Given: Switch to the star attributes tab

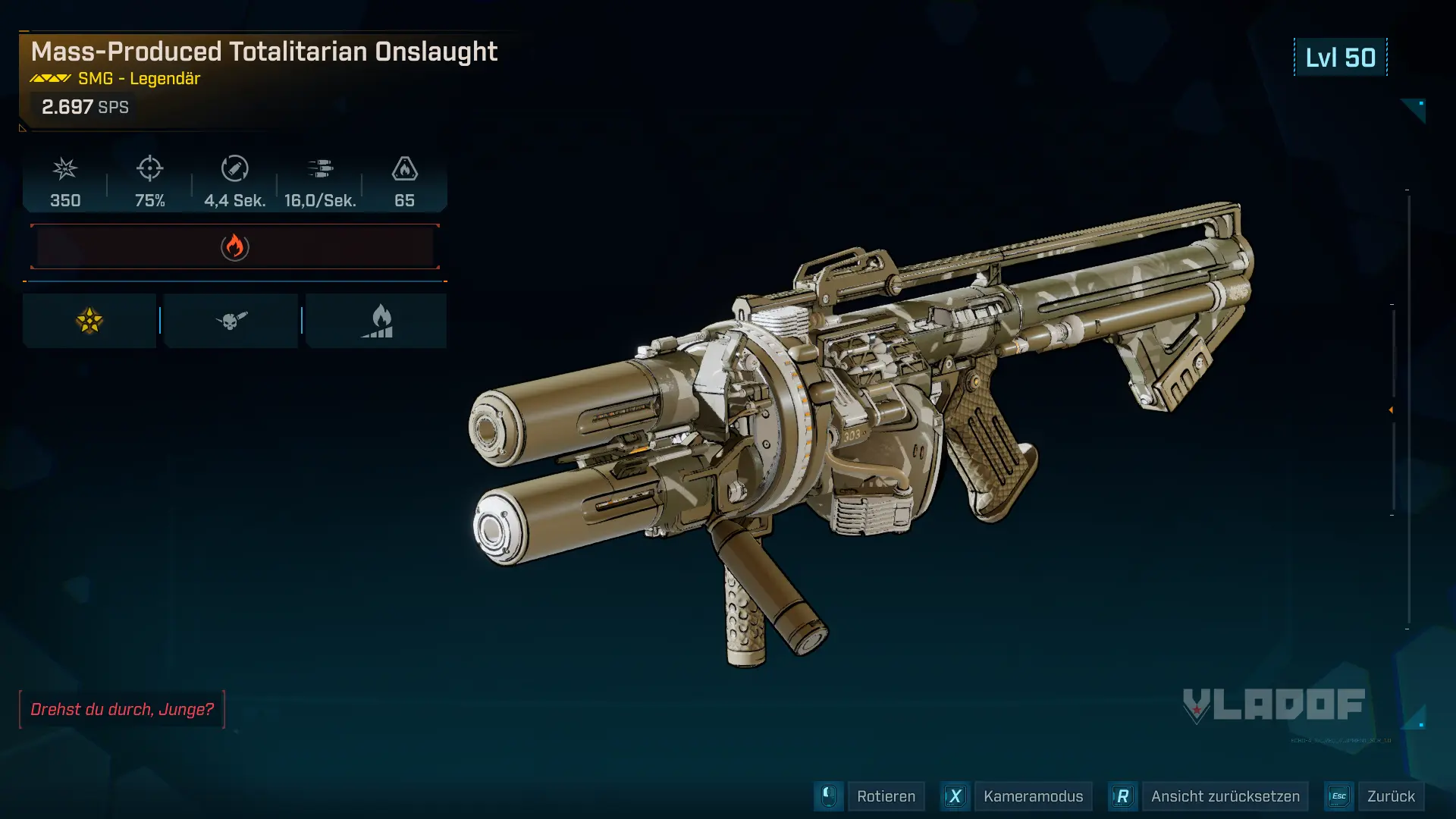Looking at the screenshot, I should pyautogui.click(x=89, y=319).
